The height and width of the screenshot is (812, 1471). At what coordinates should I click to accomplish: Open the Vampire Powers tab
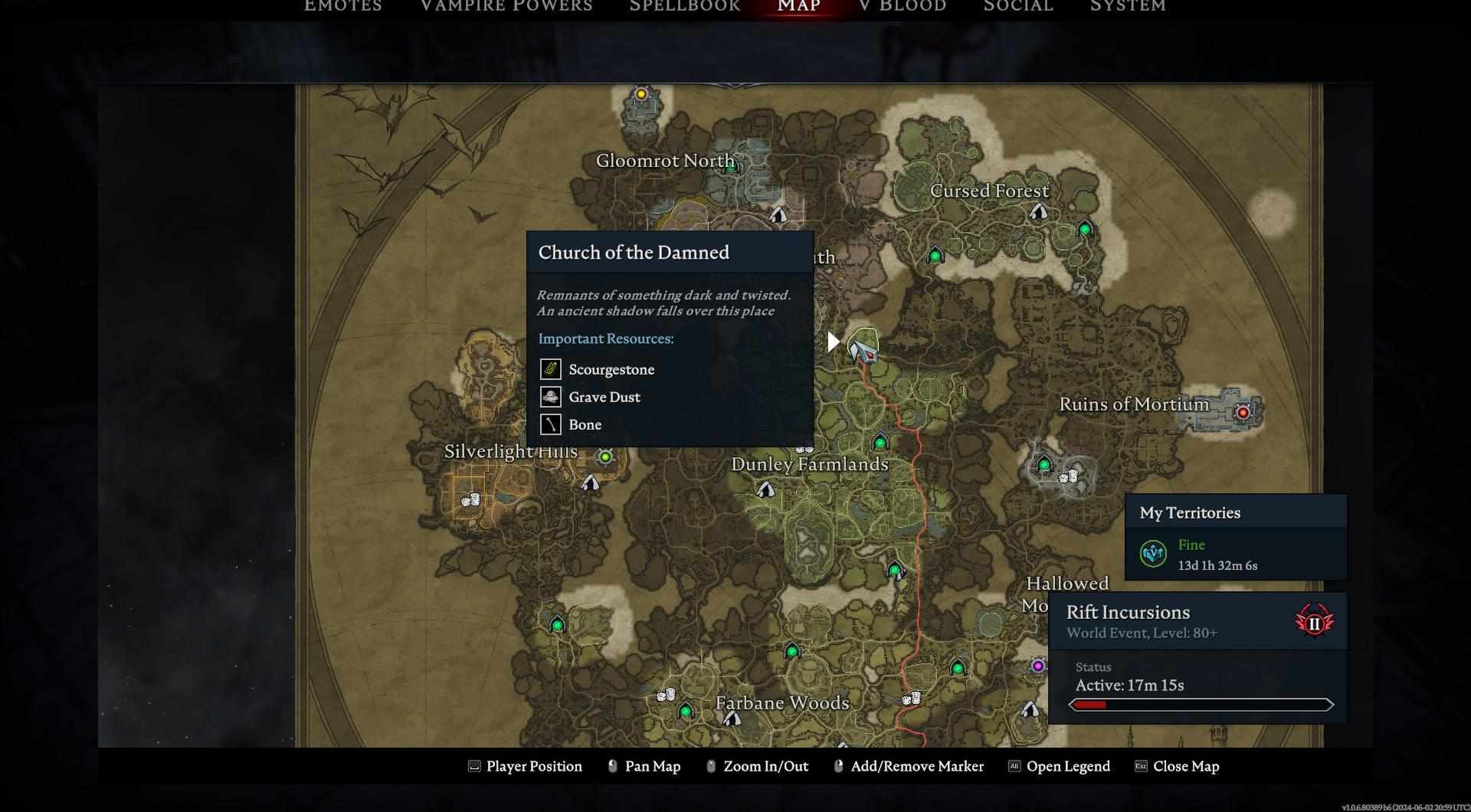tap(506, 6)
